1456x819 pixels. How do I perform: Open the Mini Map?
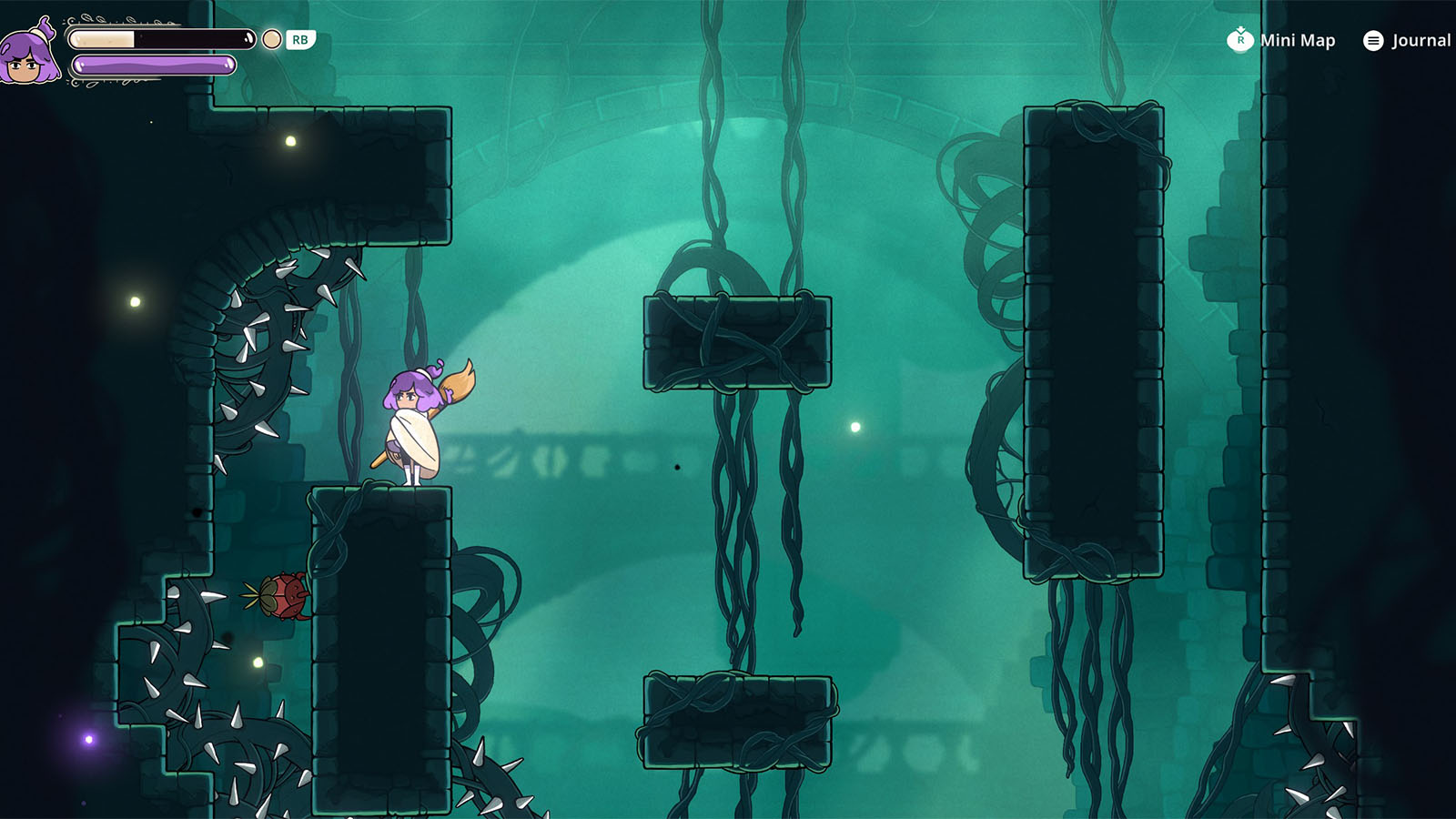(1281, 40)
